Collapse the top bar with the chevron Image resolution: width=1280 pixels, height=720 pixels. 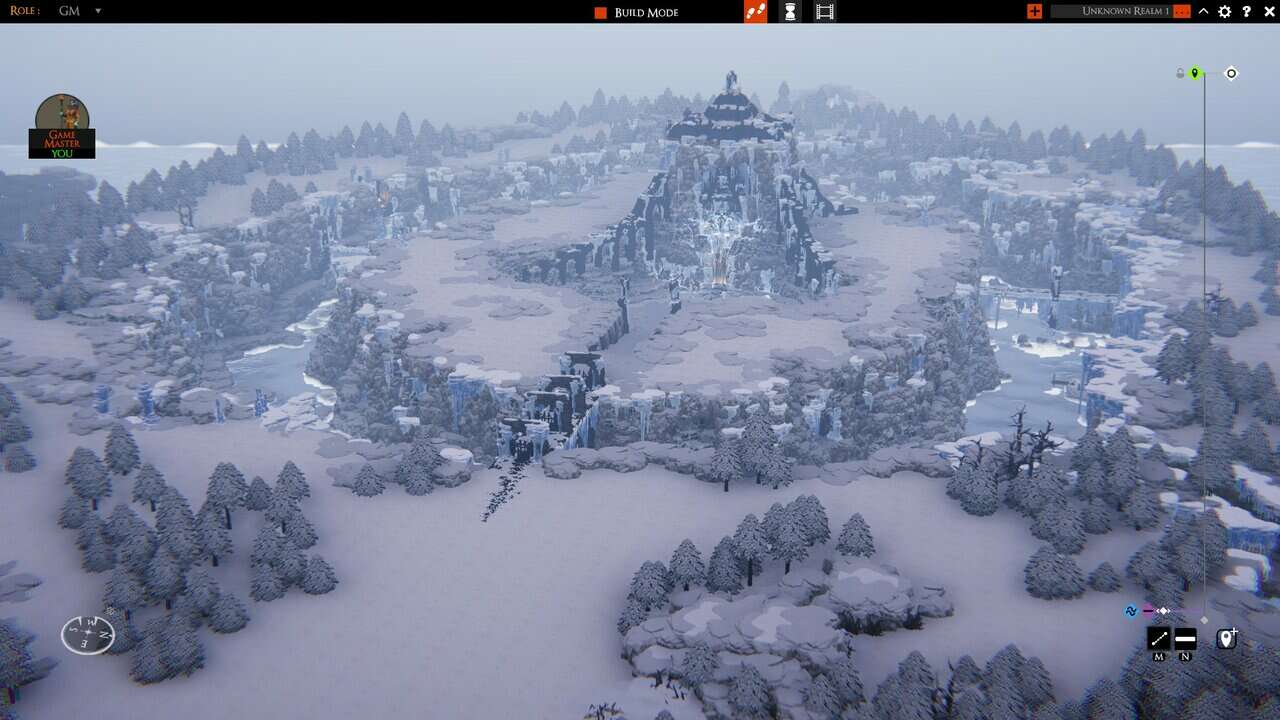pyautogui.click(x=1204, y=12)
